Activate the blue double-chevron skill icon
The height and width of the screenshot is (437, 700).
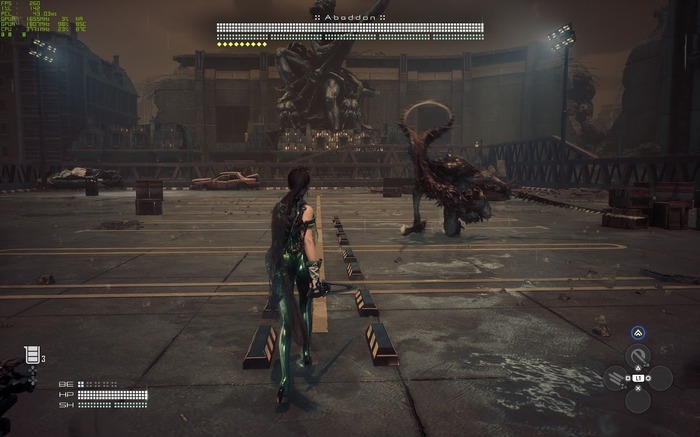click(638, 334)
